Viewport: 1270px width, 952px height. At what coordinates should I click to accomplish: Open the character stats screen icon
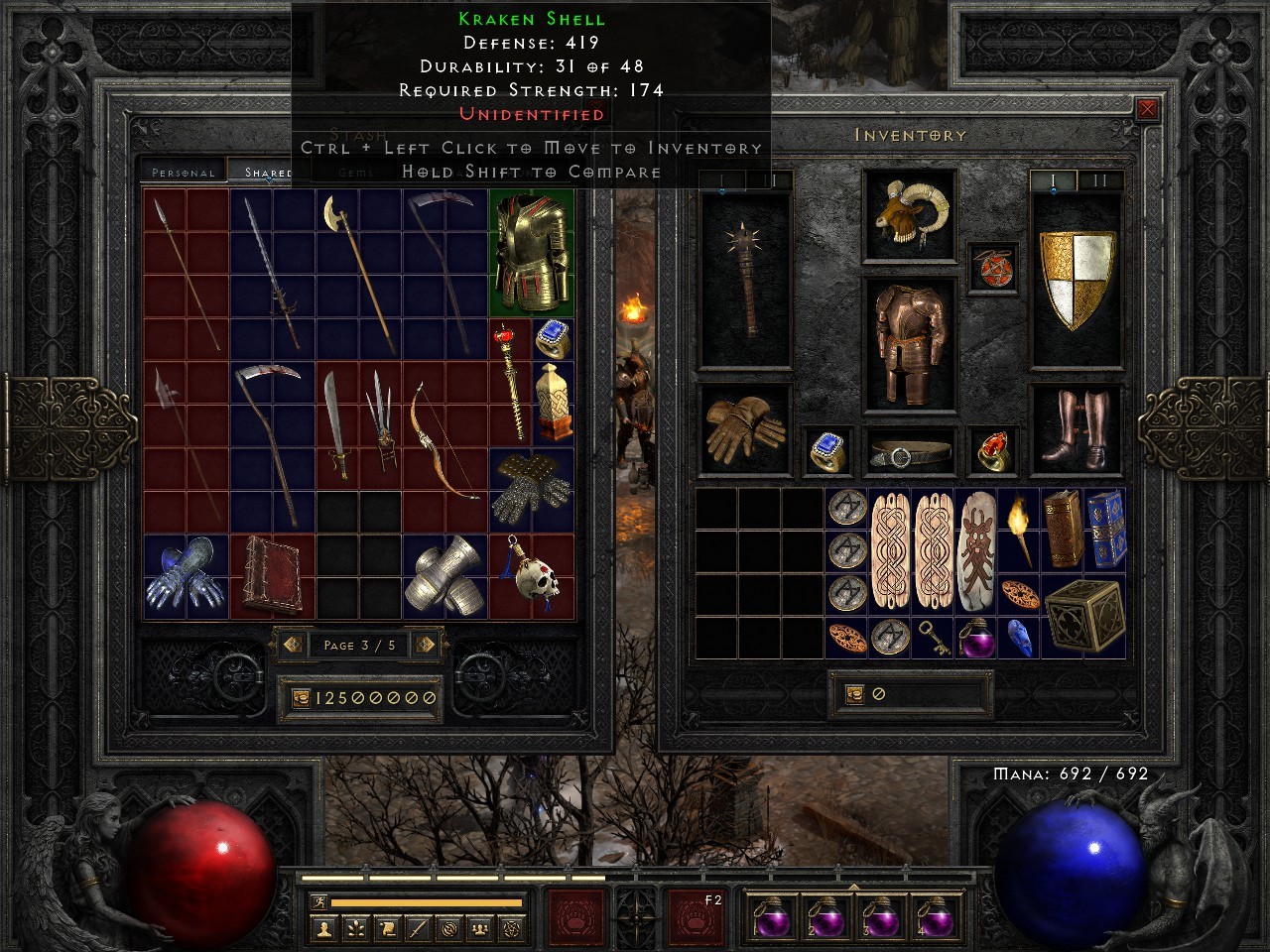click(324, 929)
